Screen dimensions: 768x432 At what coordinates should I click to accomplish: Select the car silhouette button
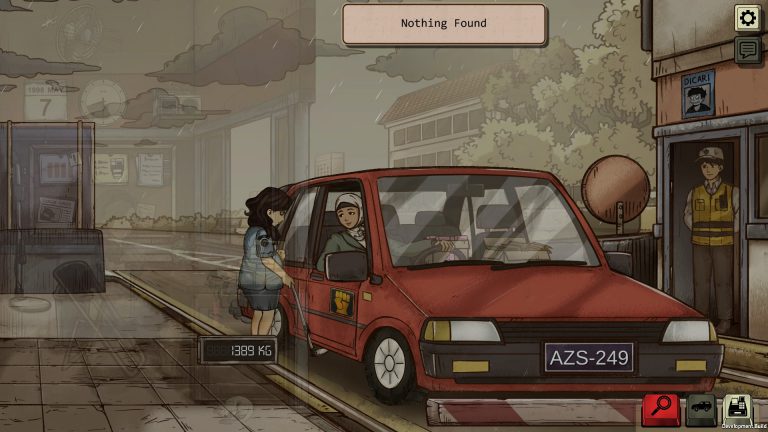(700, 408)
